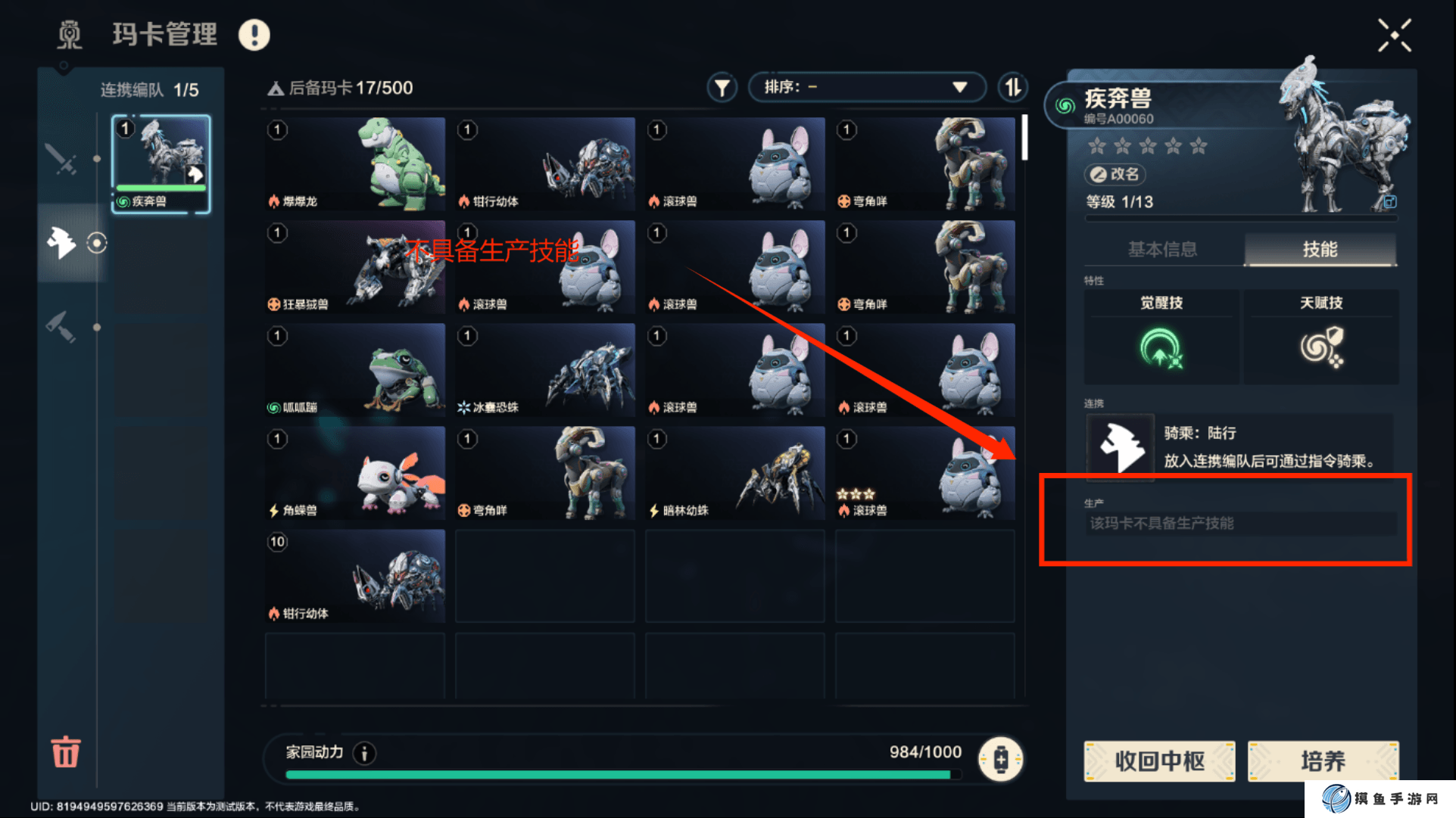
Task: Click the 改名 rename button
Action: pyautogui.click(x=1115, y=174)
